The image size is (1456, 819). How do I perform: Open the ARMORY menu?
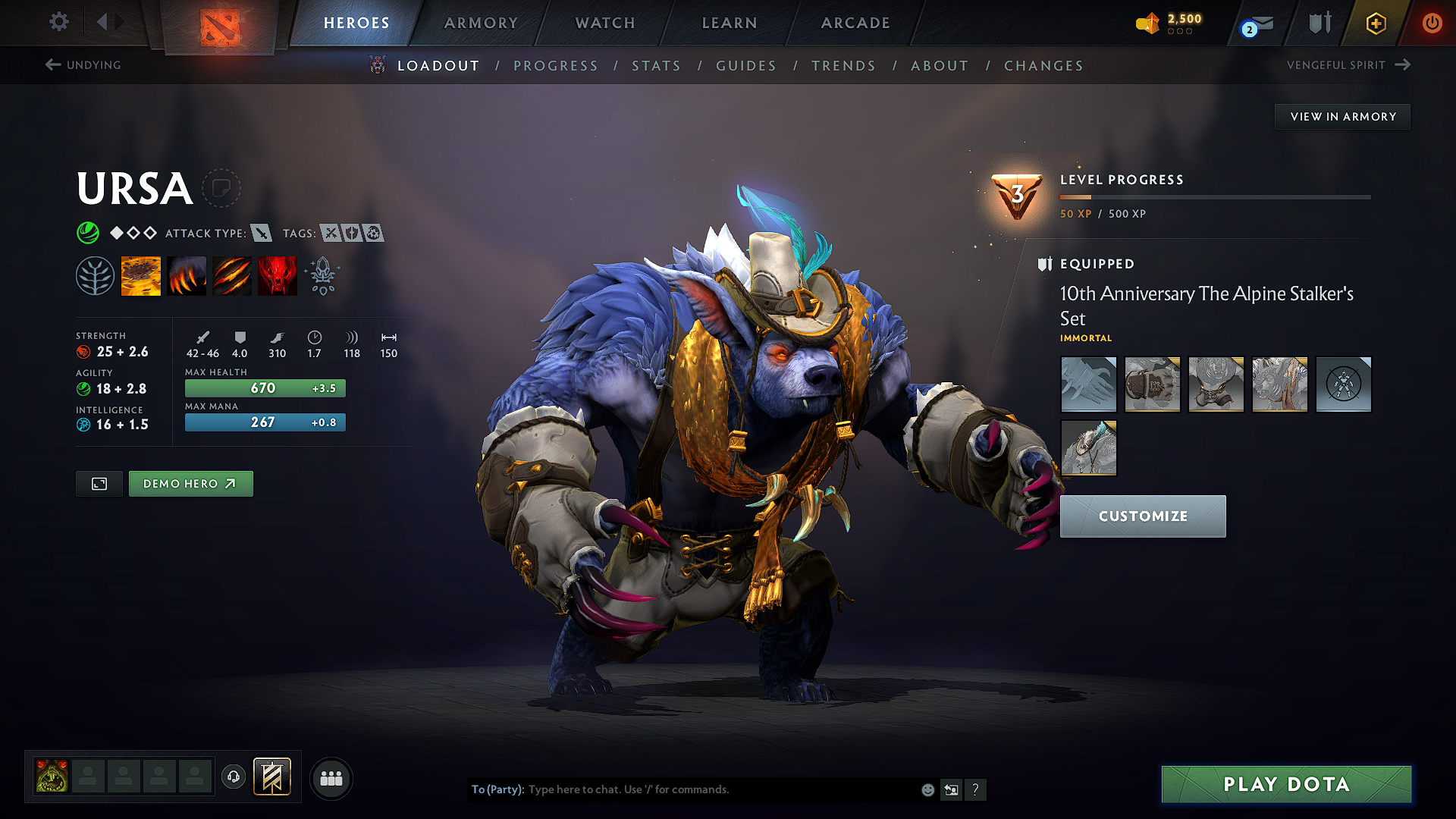coord(480,23)
